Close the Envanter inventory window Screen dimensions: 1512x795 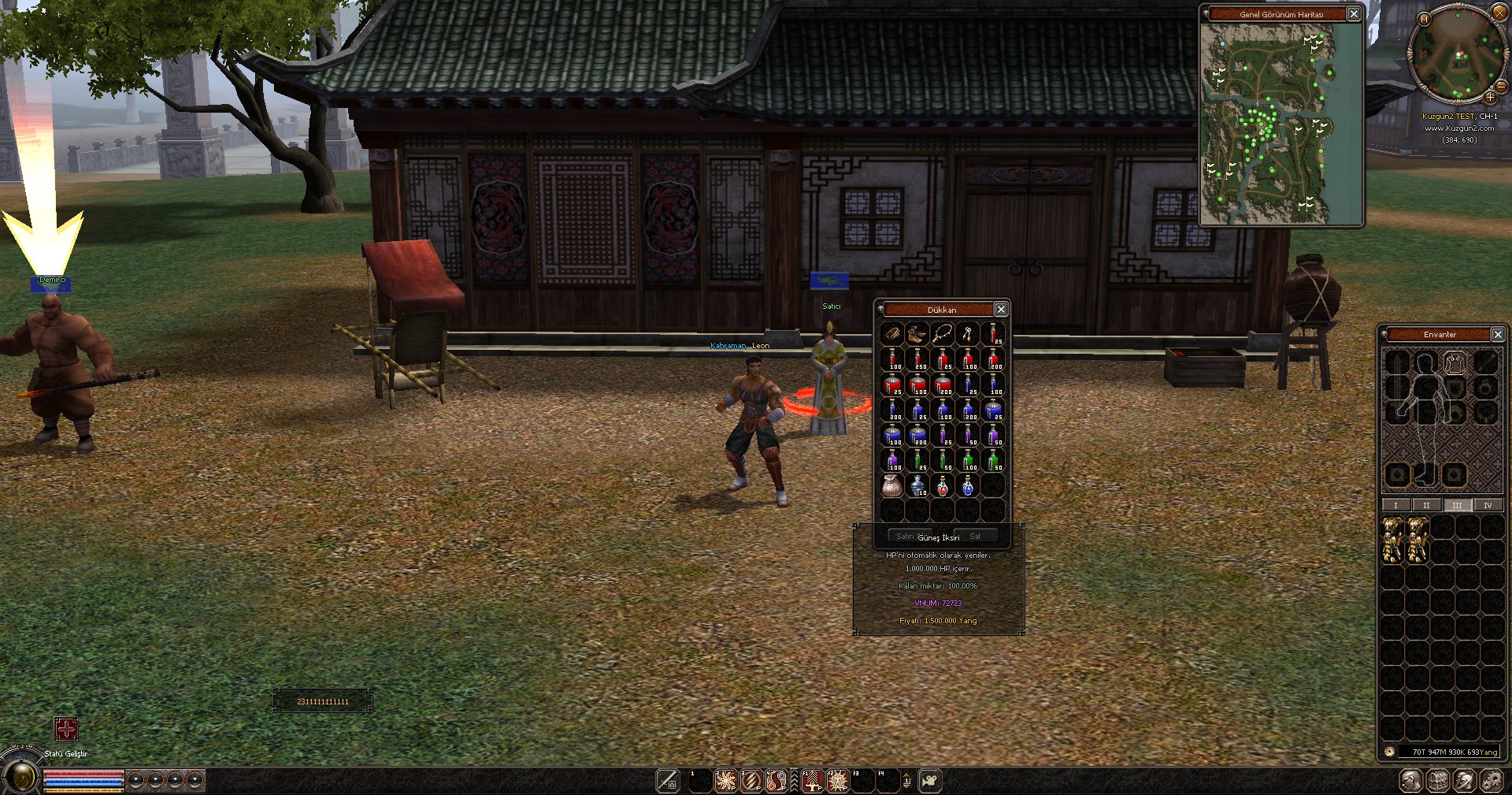coord(1498,335)
